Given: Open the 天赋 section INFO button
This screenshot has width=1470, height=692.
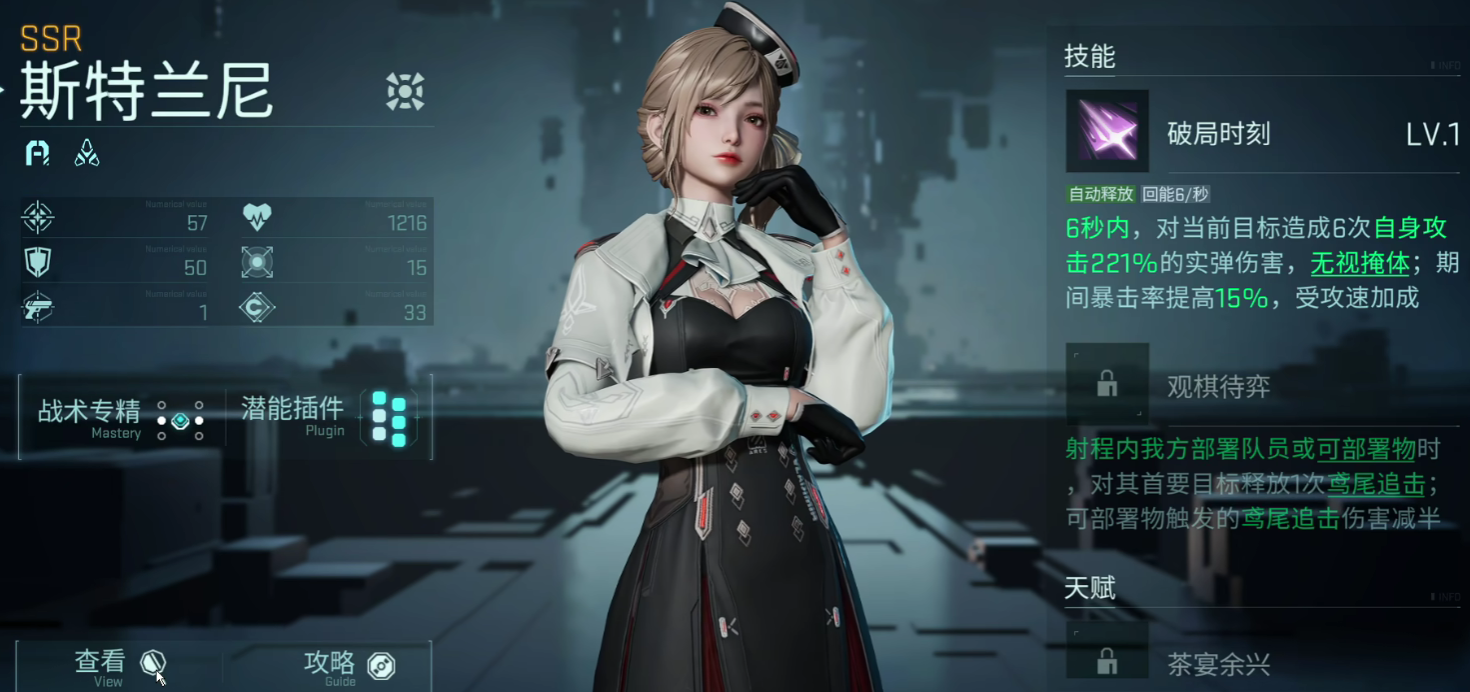Looking at the screenshot, I should (x=1446, y=597).
